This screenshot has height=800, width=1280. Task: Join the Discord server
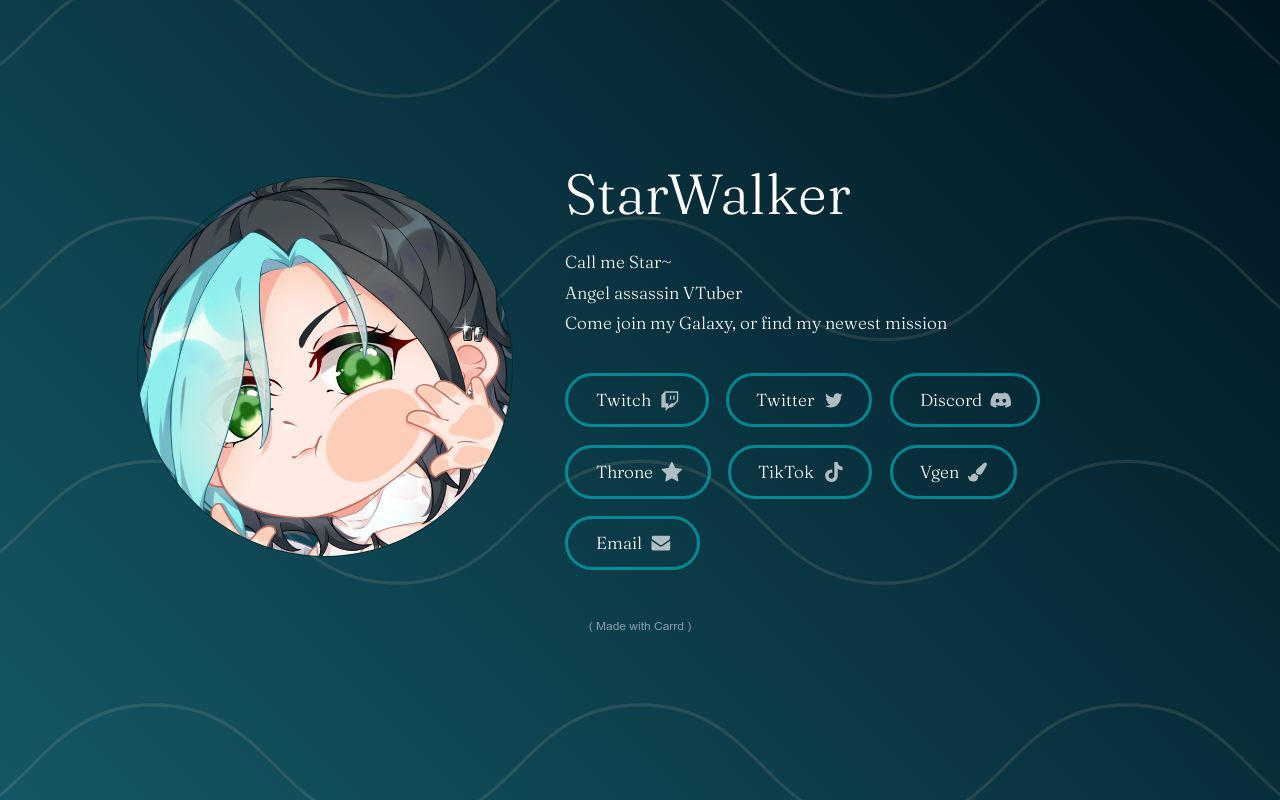[x=964, y=400]
